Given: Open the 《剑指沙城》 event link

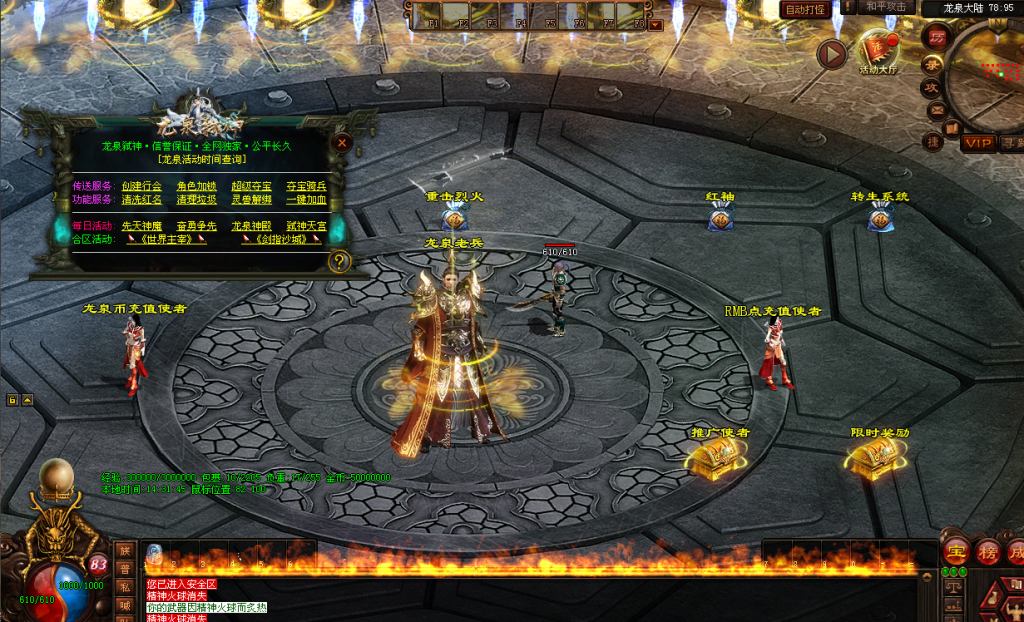Looking at the screenshot, I should pos(281,239).
